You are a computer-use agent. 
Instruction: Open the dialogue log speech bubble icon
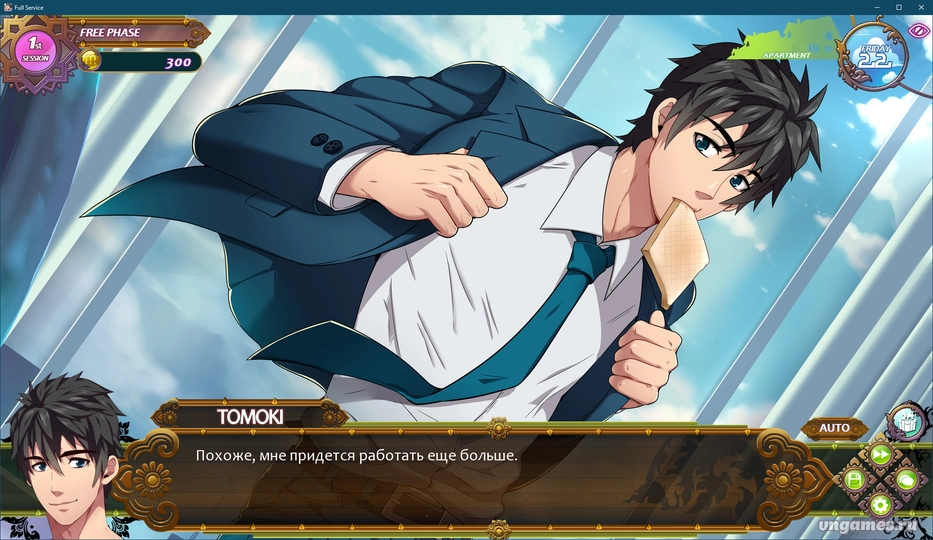pyautogui.click(x=905, y=481)
